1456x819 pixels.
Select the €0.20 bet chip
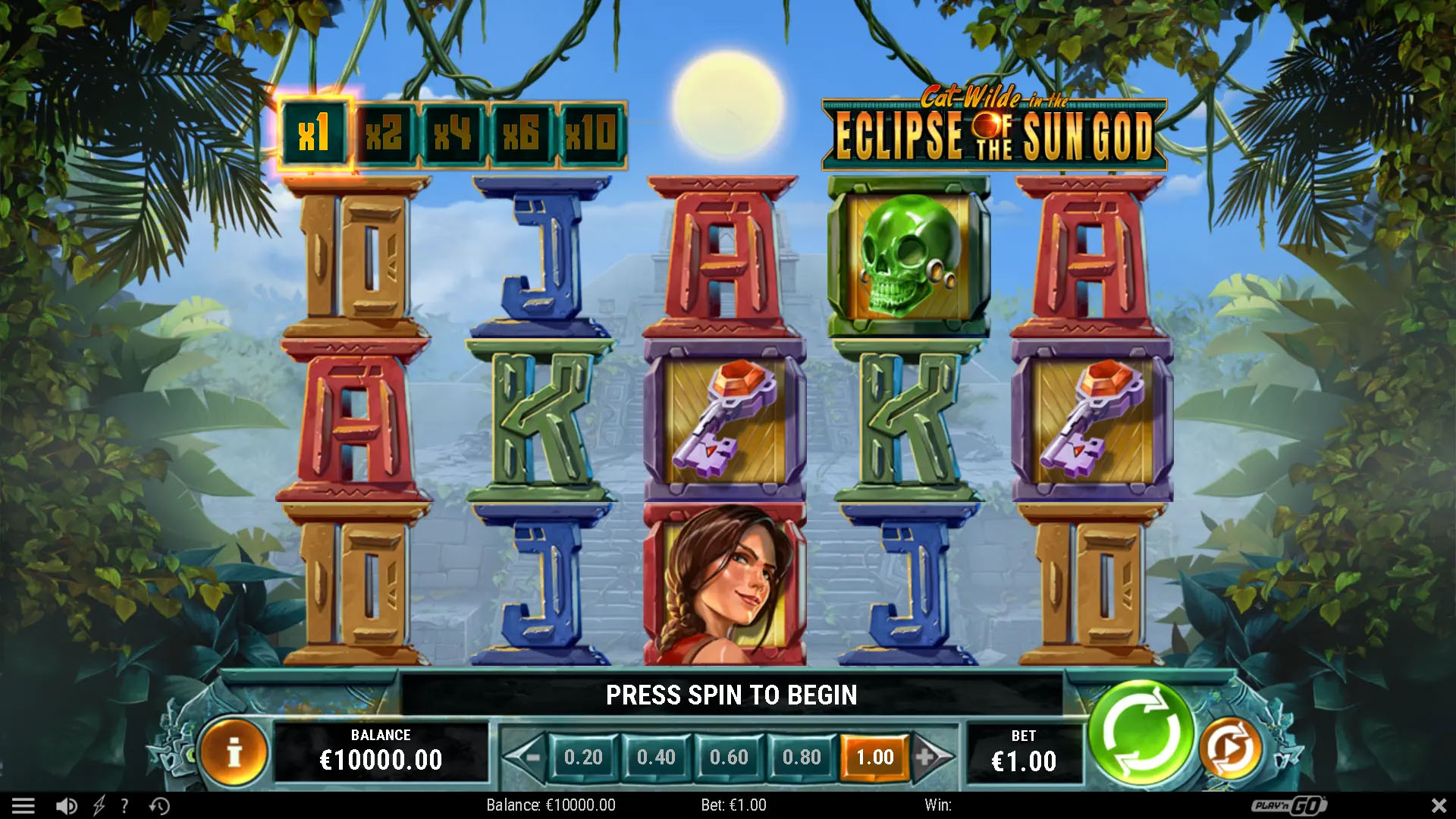coord(582,757)
